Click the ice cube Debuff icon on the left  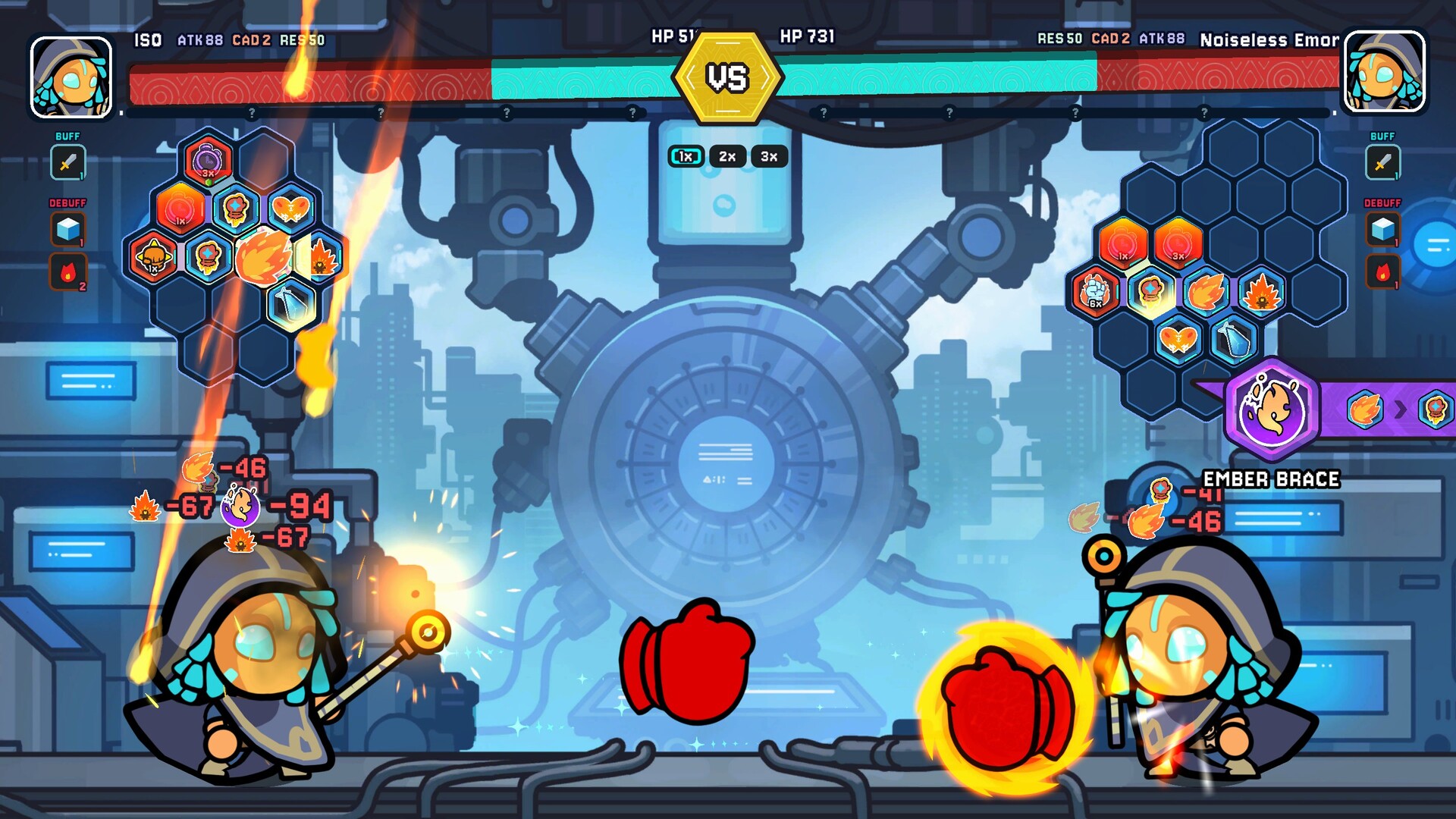click(67, 230)
